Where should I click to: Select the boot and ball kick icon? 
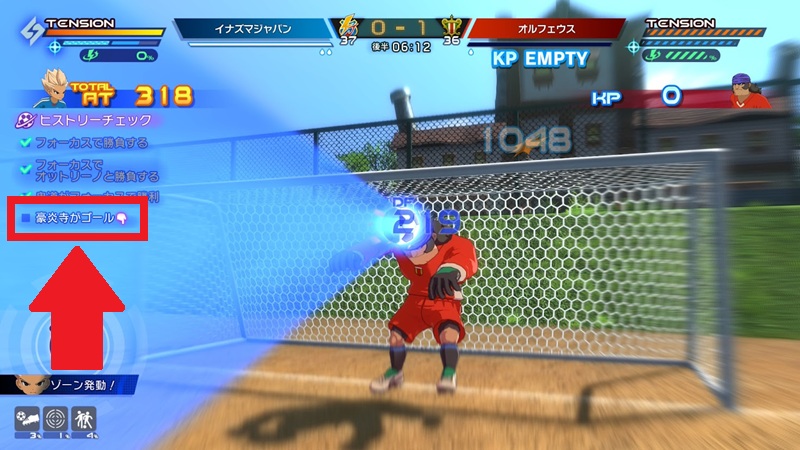point(28,421)
